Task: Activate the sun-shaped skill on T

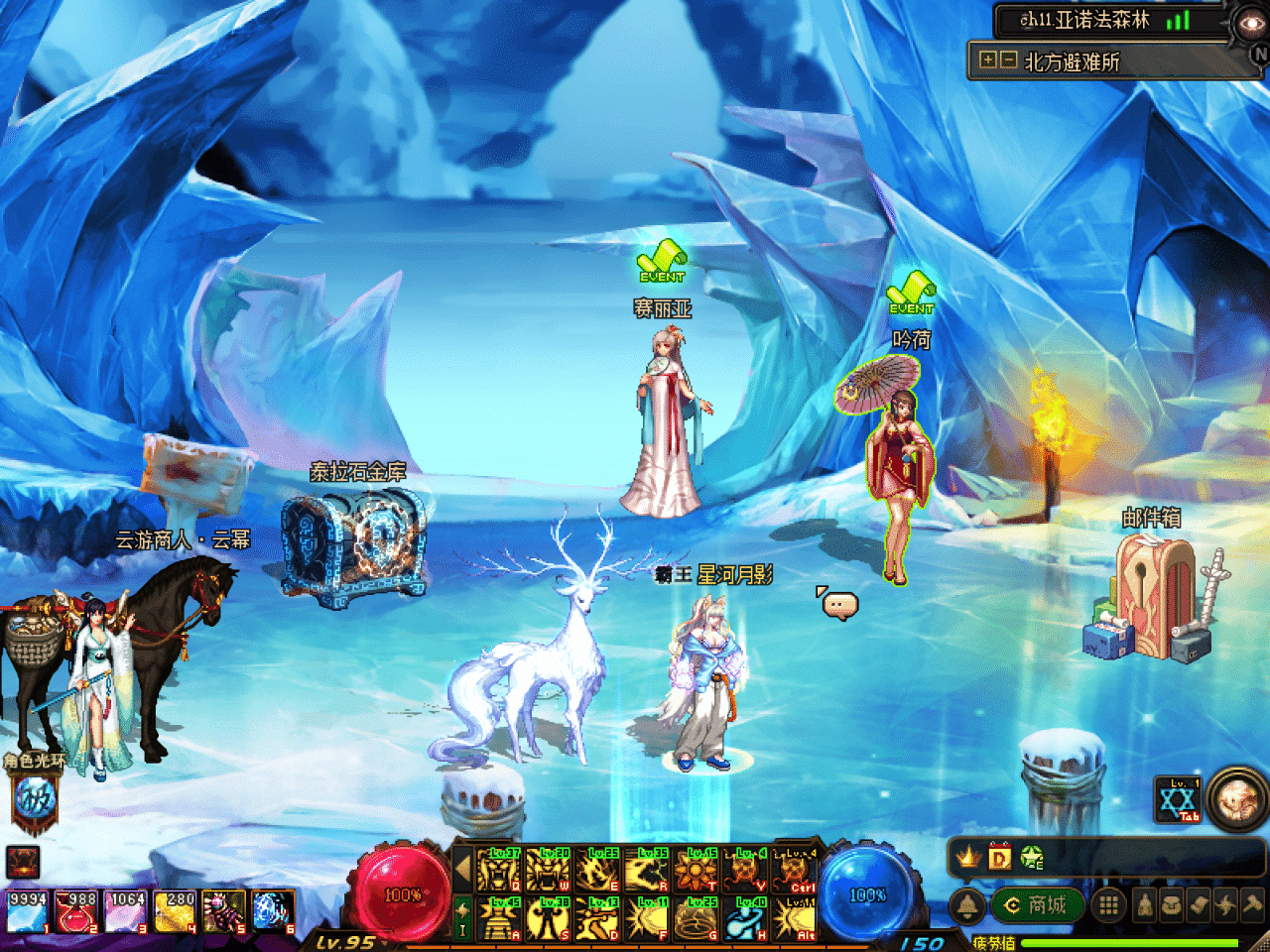Action: point(697,870)
